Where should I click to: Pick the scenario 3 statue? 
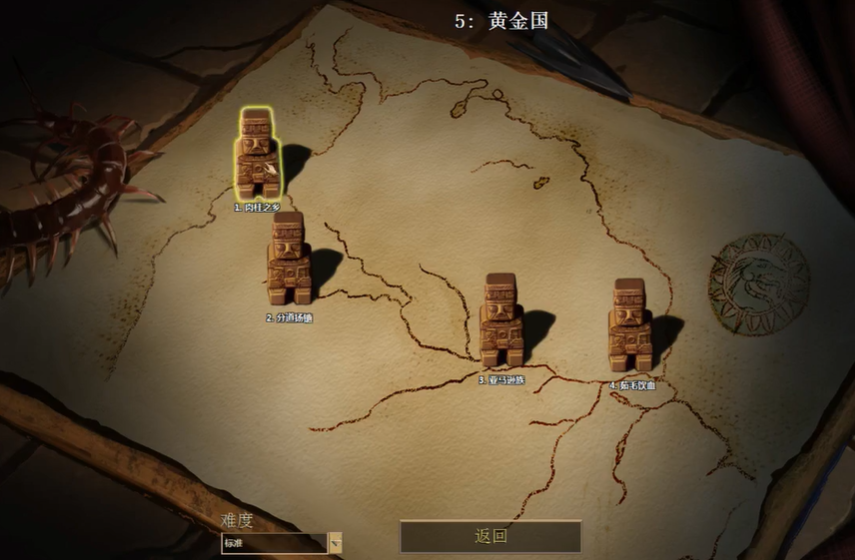coord(500,320)
